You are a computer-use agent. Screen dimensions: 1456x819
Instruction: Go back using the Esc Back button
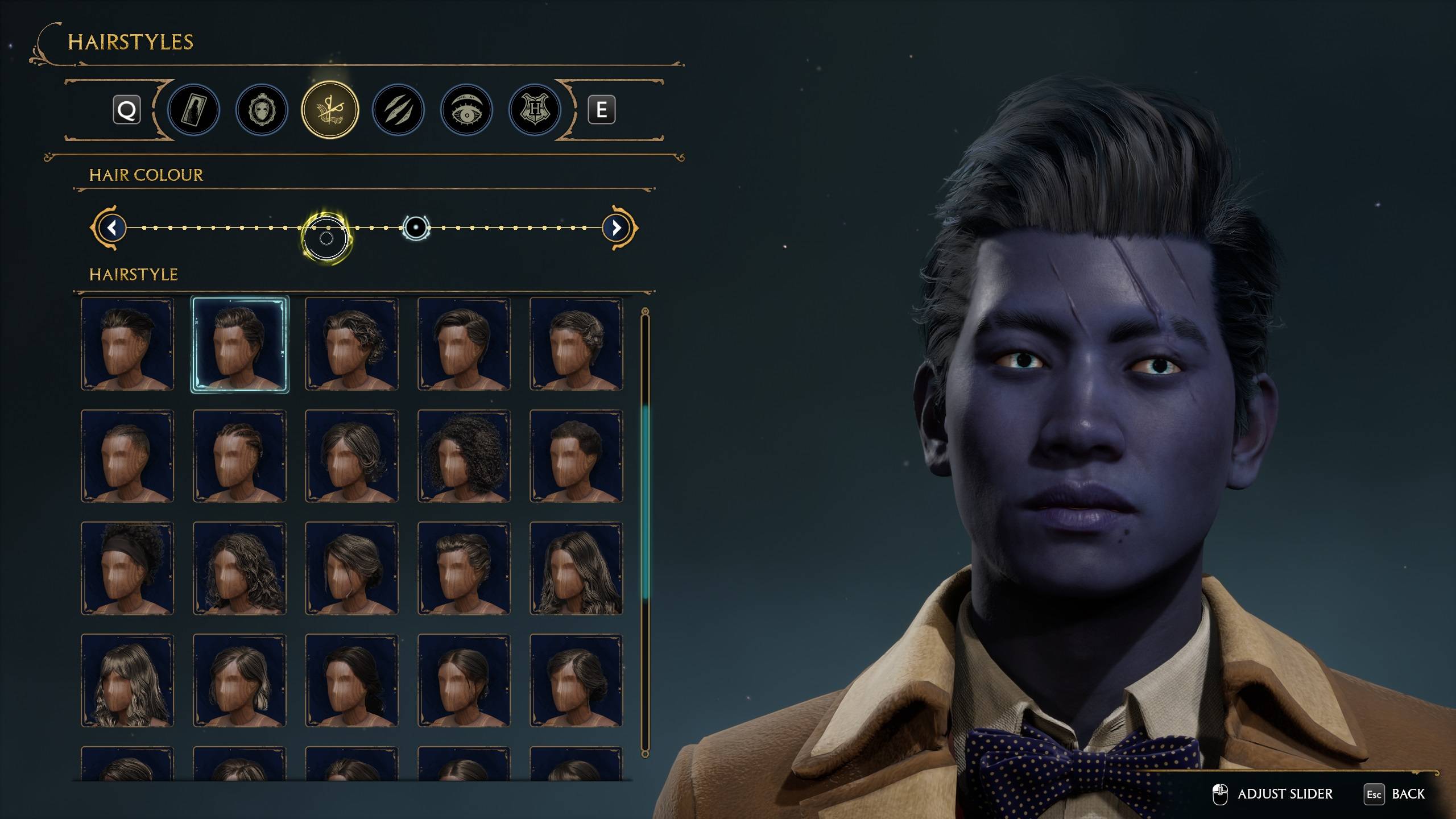[x=1391, y=793]
